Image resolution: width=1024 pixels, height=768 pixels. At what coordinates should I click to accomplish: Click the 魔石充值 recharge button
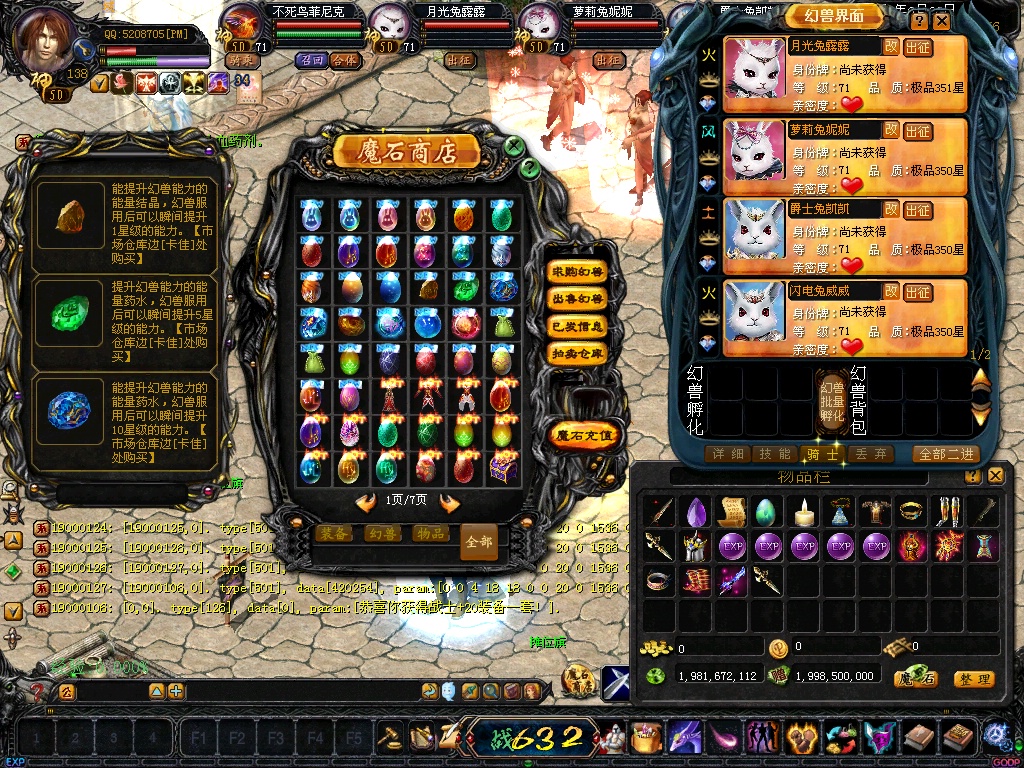(585, 435)
